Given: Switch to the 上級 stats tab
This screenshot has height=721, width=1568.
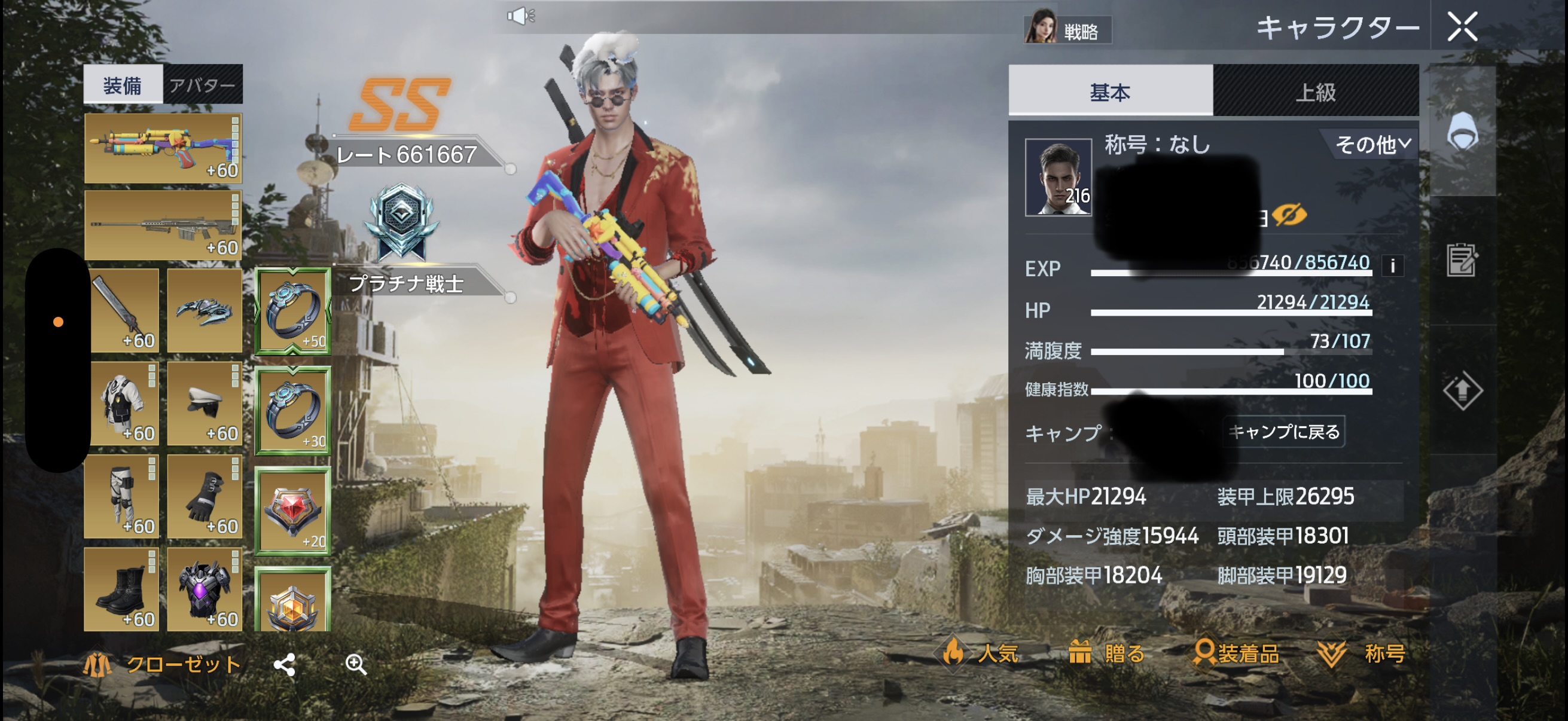Looking at the screenshot, I should point(1315,92).
